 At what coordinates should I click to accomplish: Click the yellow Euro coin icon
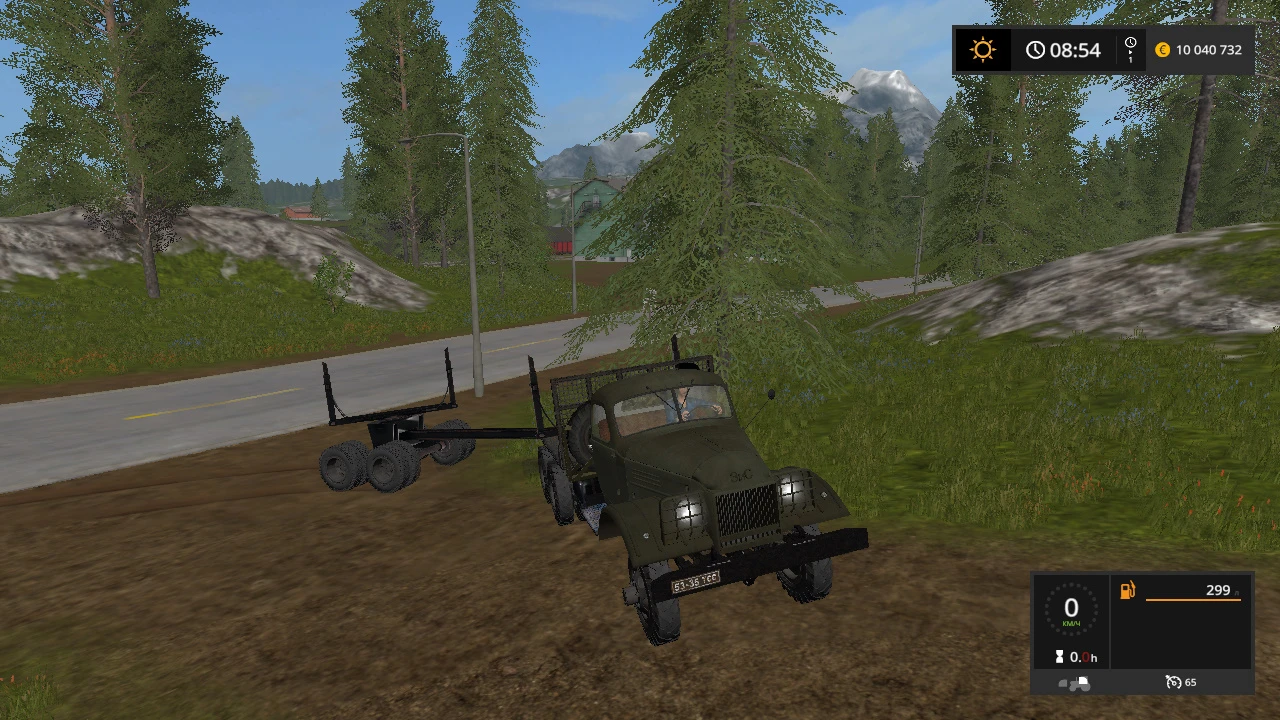(1162, 49)
